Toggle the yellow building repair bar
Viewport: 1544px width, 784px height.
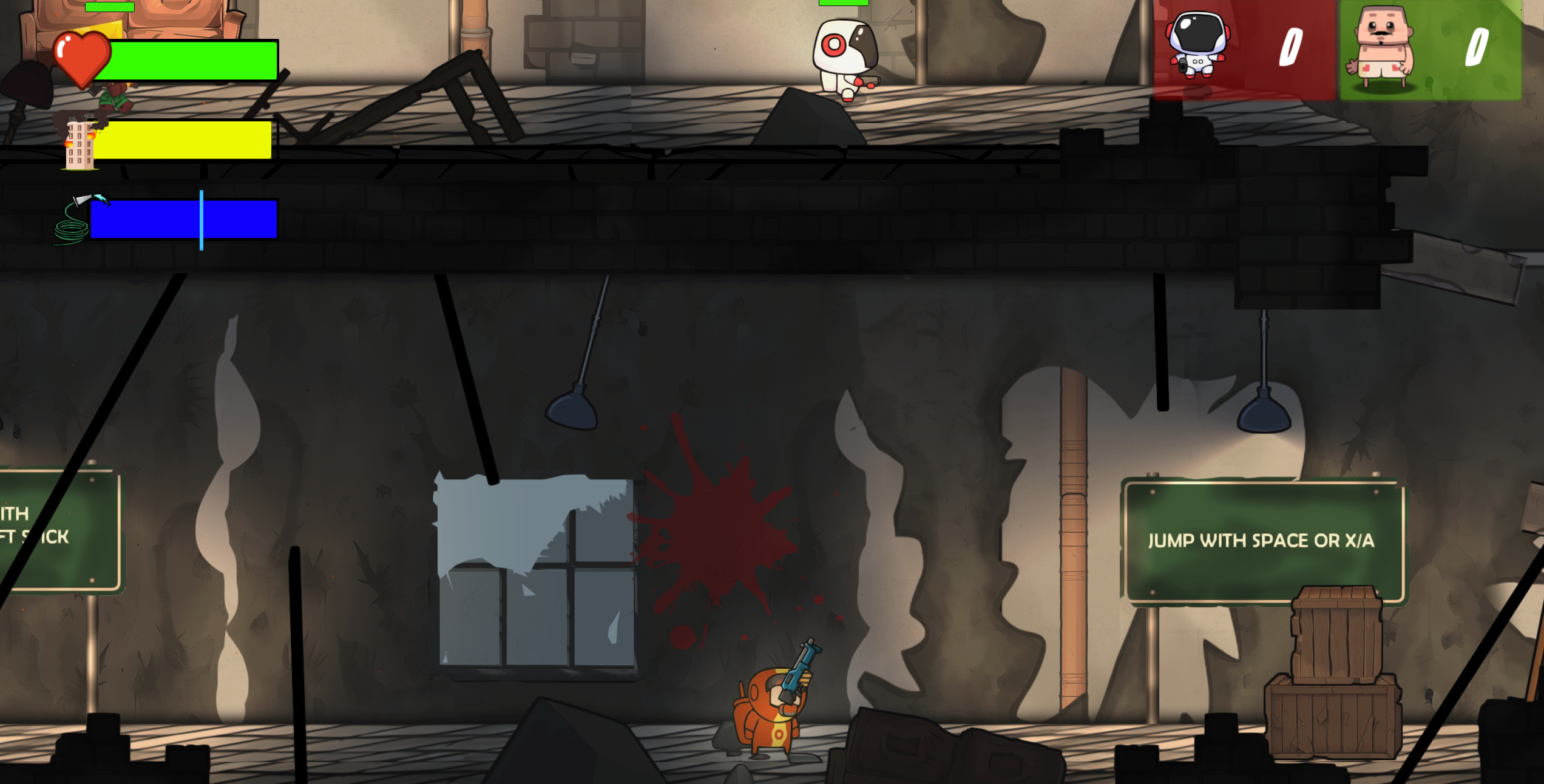[x=185, y=140]
